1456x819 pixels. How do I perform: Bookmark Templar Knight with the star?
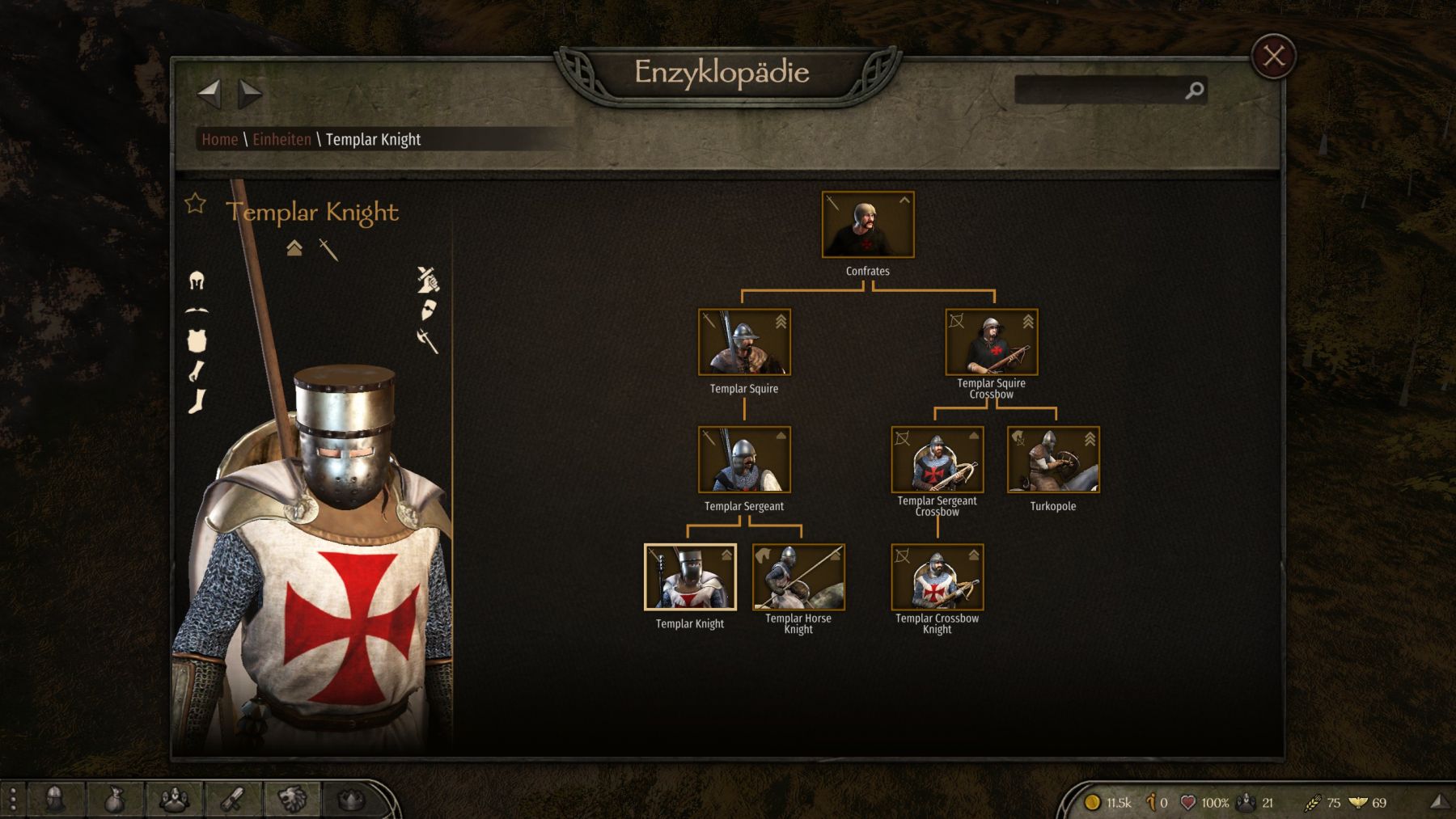[x=196, y=204]
